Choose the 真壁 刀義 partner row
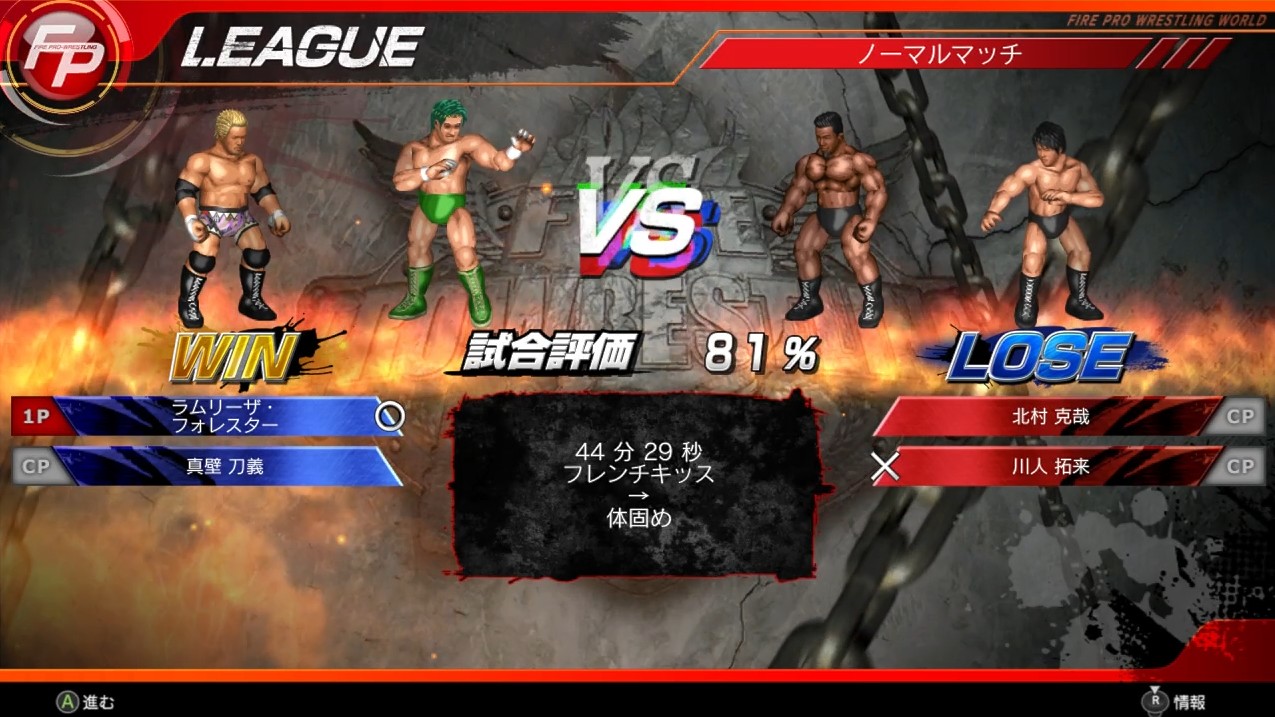Viewport: 1275px width, 717px height. 225,466
